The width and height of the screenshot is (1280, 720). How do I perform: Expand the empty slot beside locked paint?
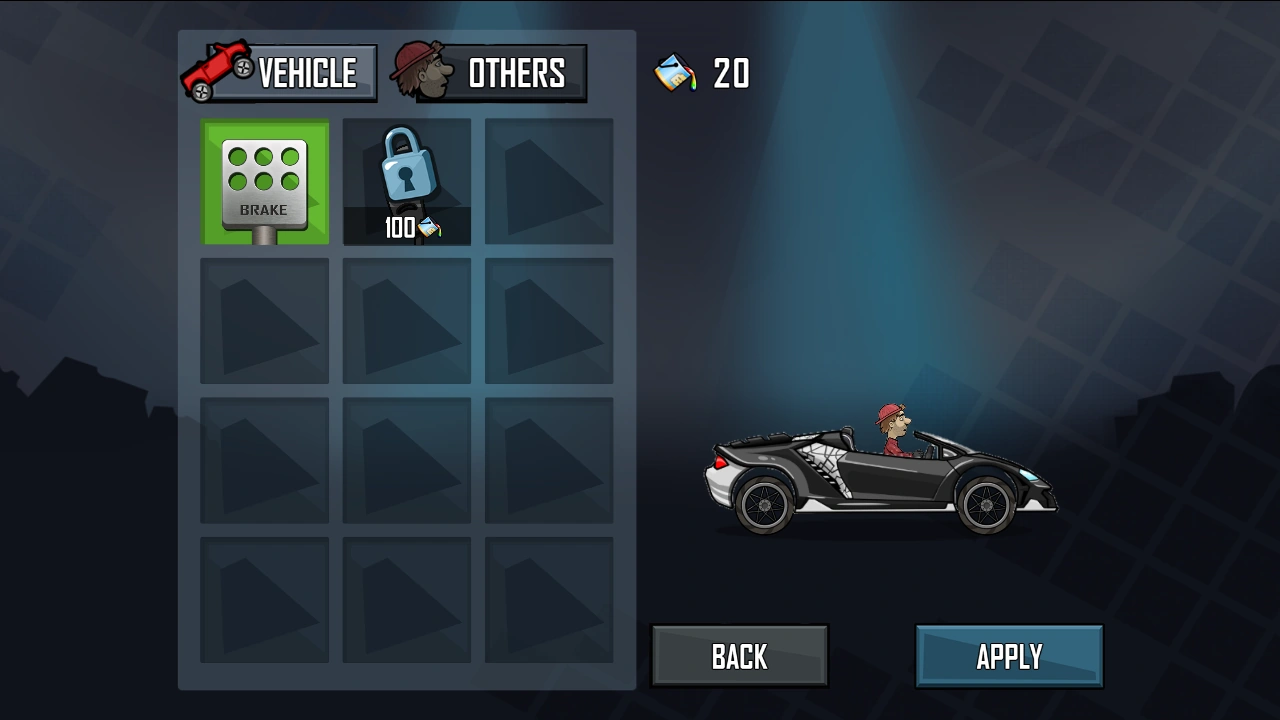click(x=548, y=180)
